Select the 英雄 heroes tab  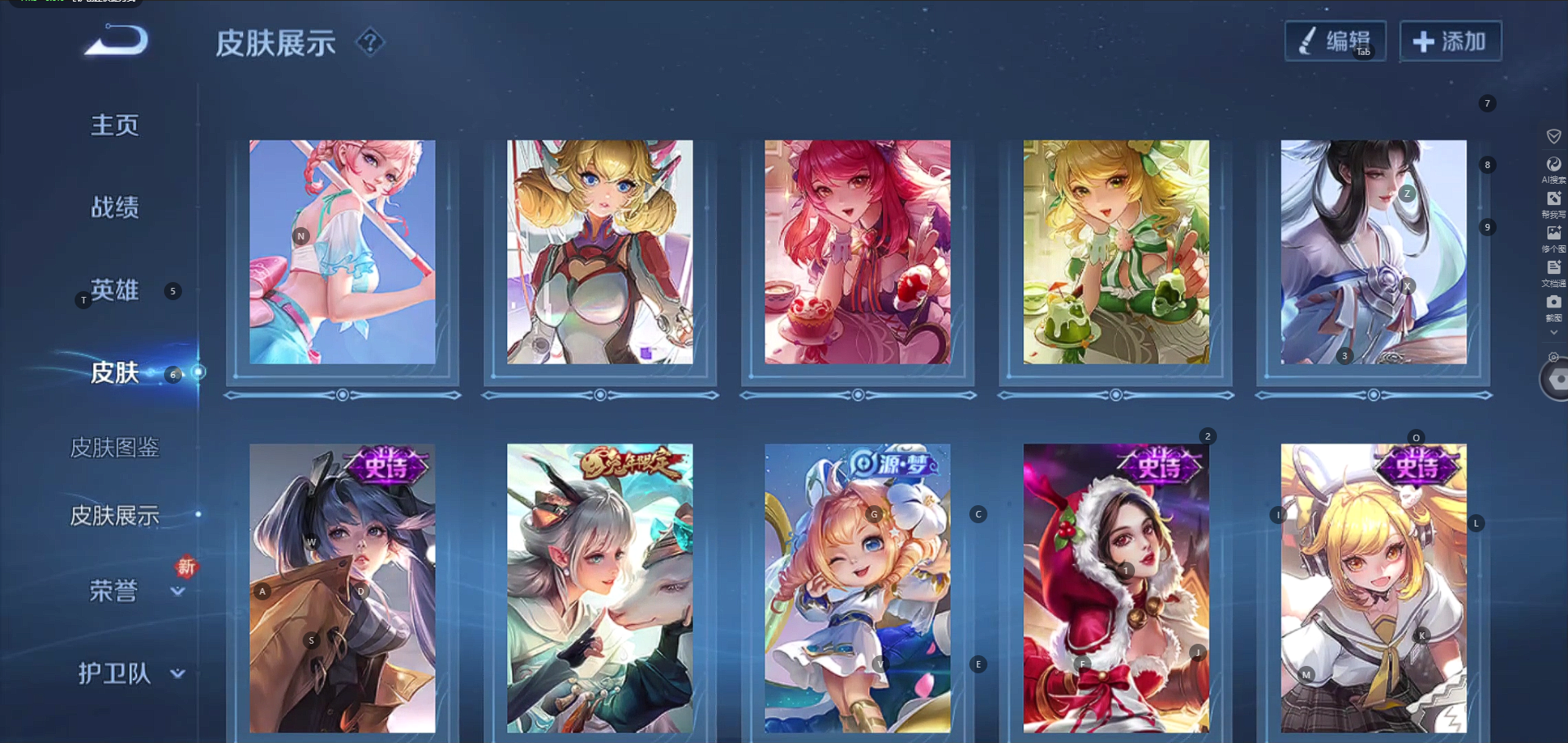coord(115,290)
